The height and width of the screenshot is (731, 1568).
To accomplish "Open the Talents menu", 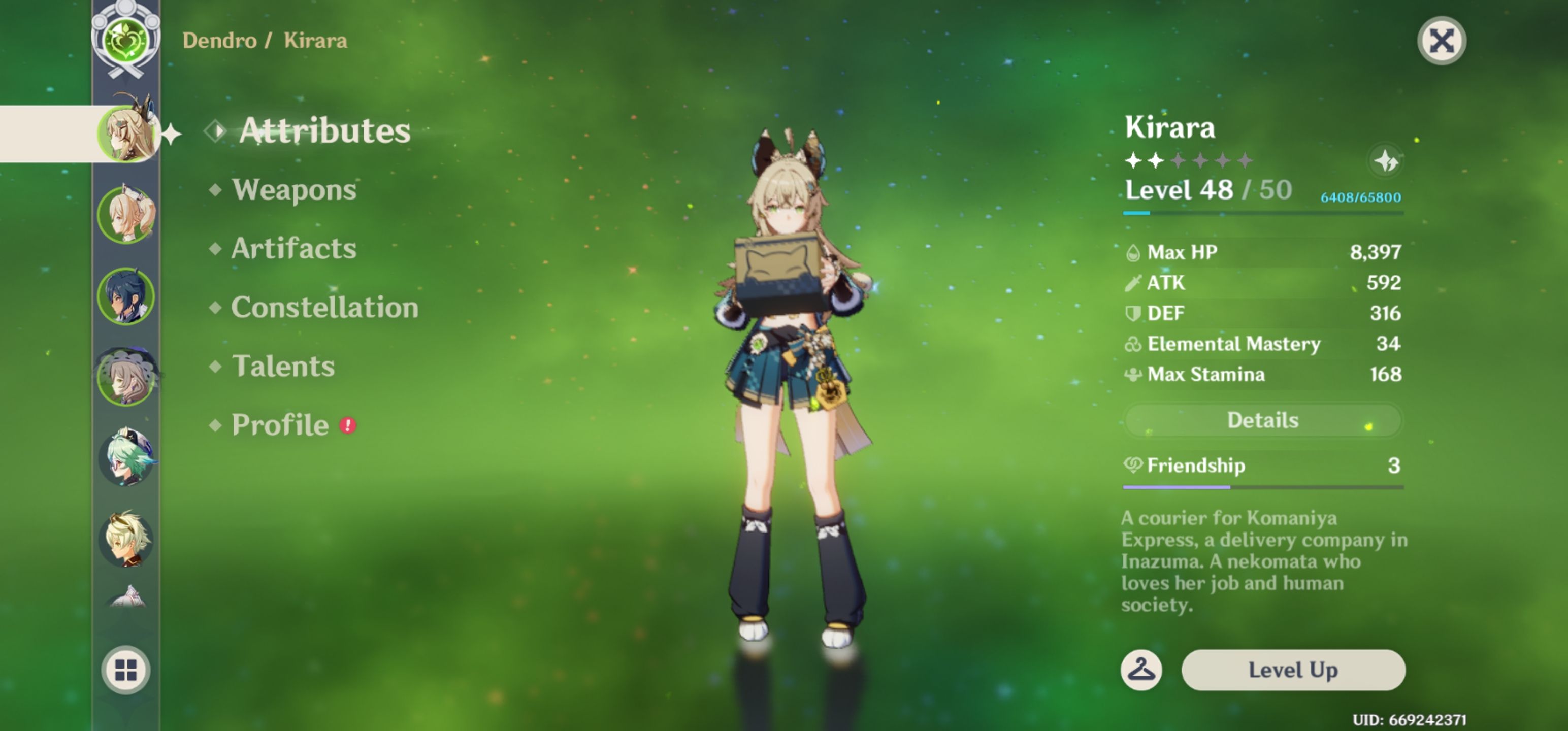I will (283, 367).
